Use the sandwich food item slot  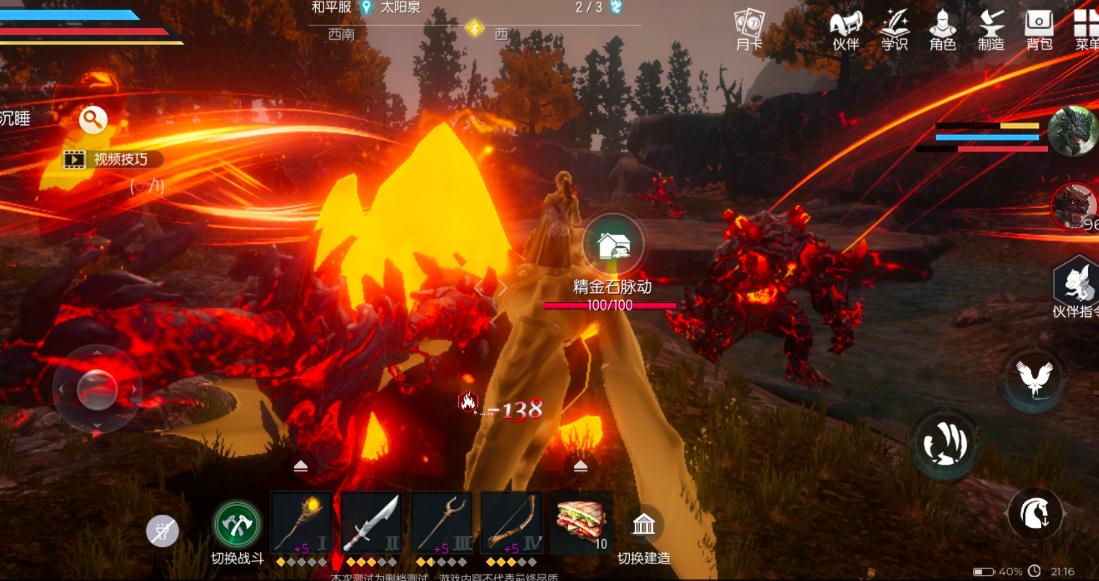click(x=580, y=523)
